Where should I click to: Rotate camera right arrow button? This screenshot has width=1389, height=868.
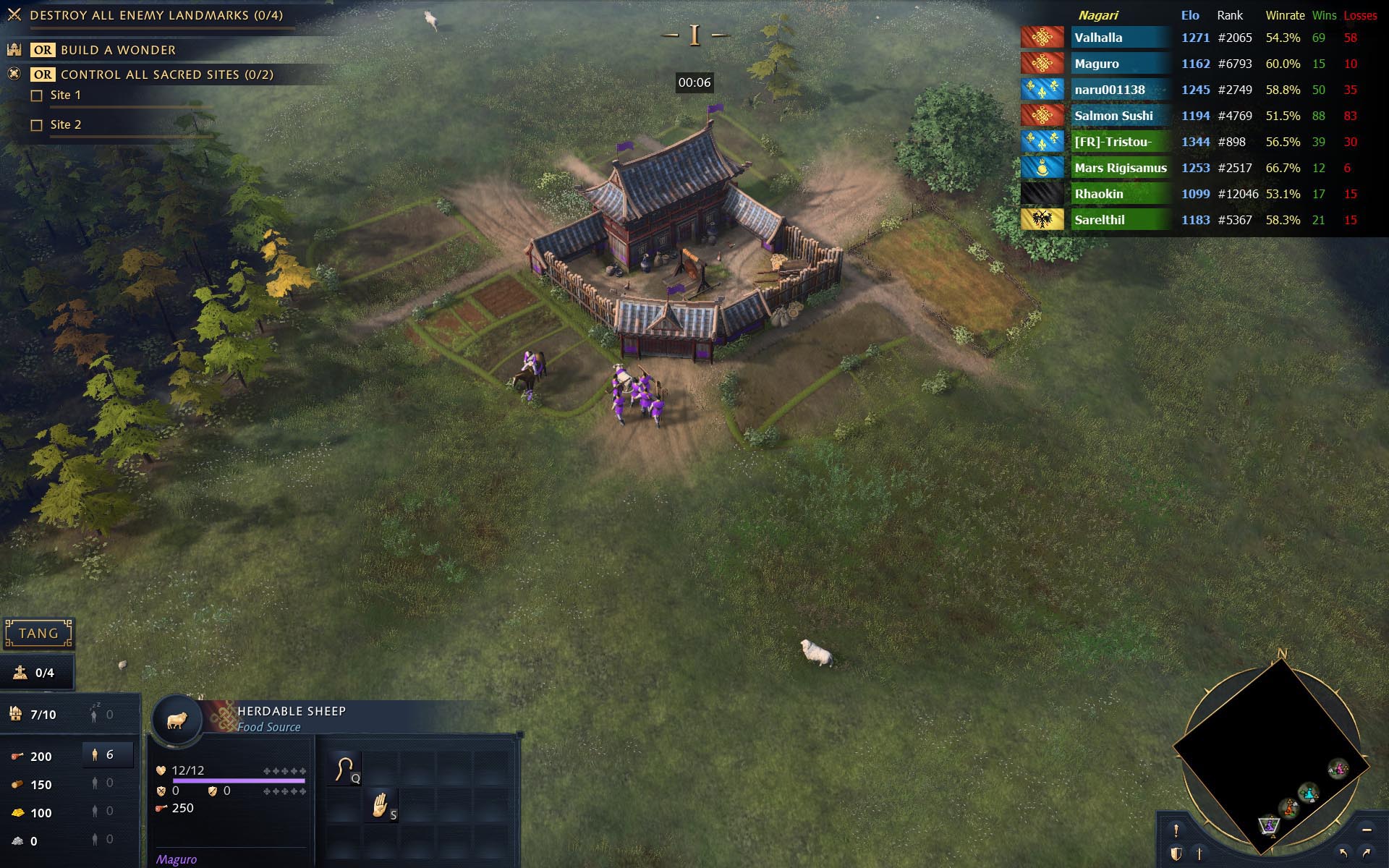[1367, 853]
